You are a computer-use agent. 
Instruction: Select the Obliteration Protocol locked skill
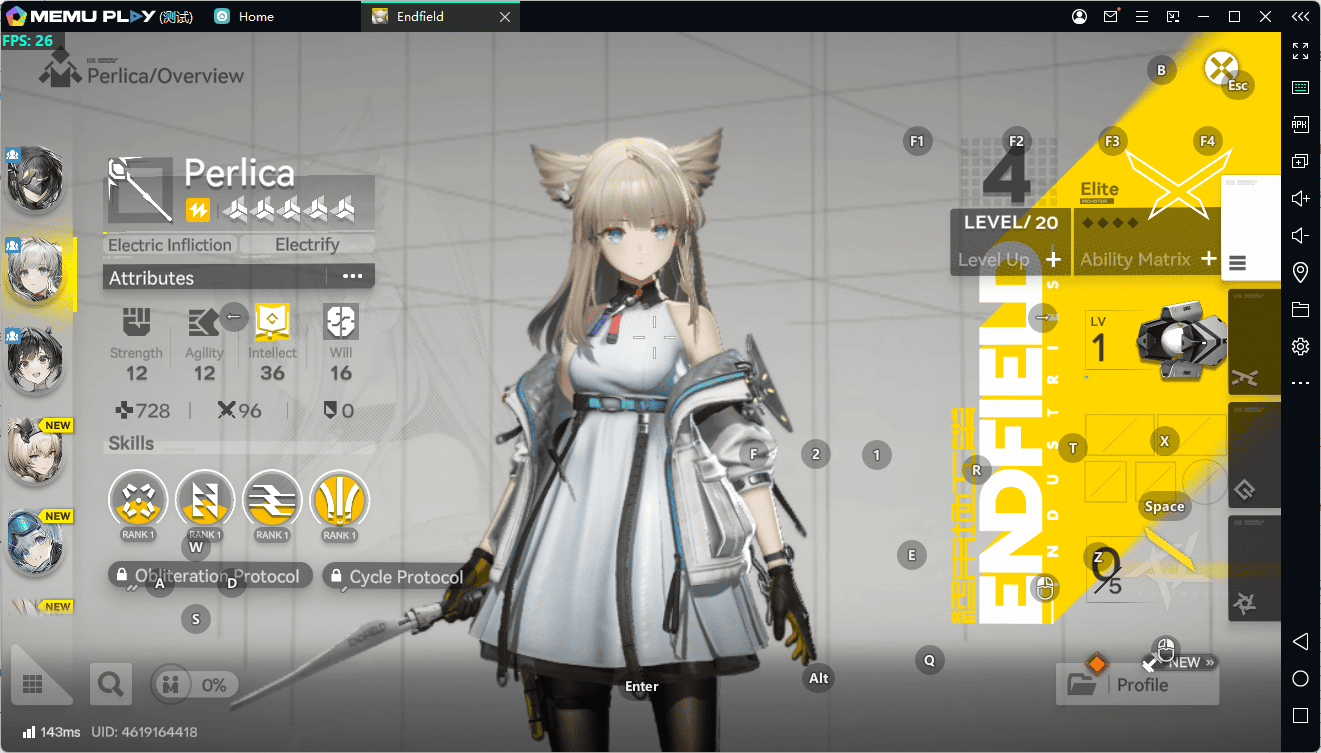tap(210, 576)
